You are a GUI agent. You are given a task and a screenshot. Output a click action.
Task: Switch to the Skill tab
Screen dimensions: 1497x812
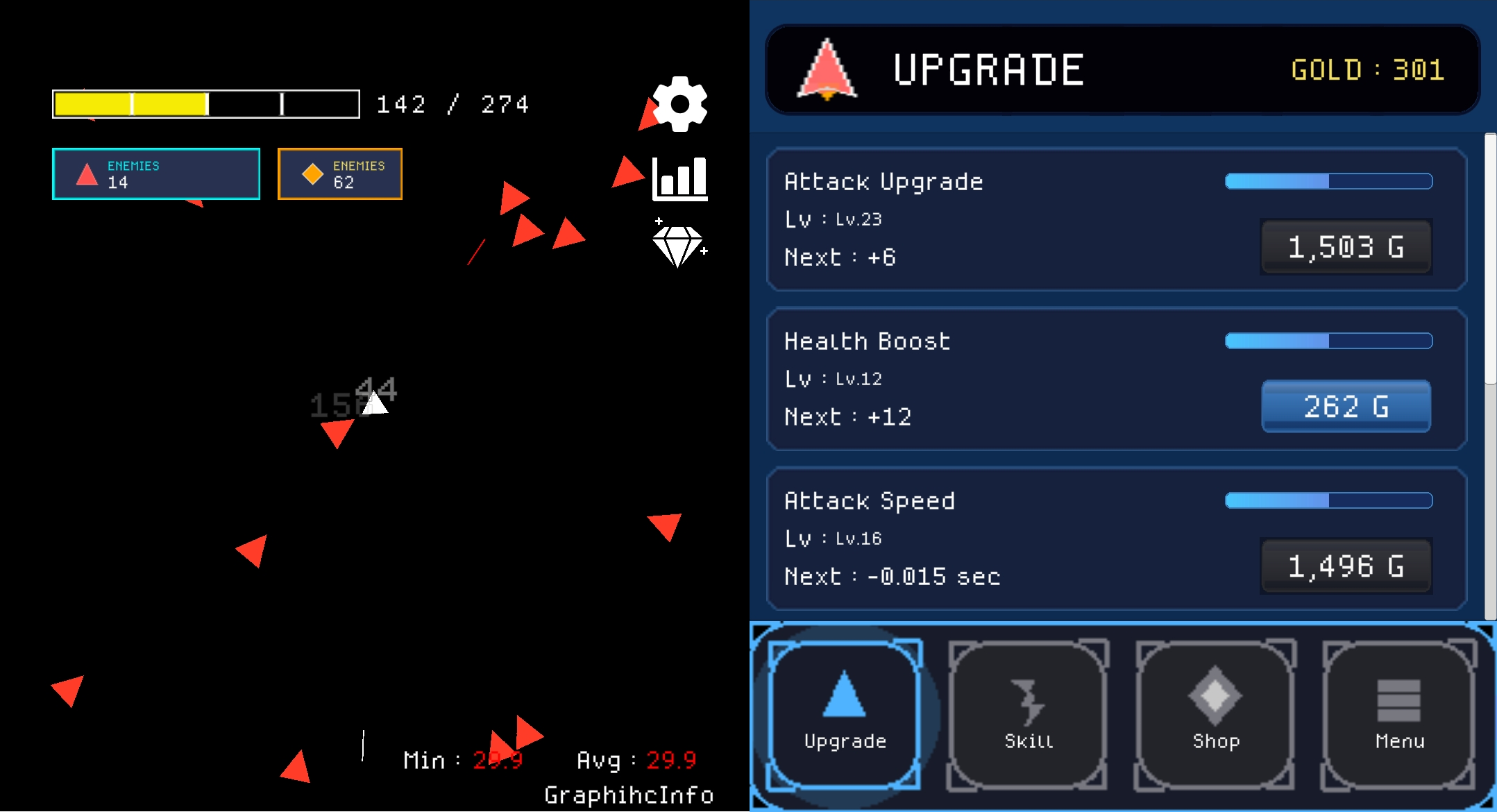coord(1029,715)
